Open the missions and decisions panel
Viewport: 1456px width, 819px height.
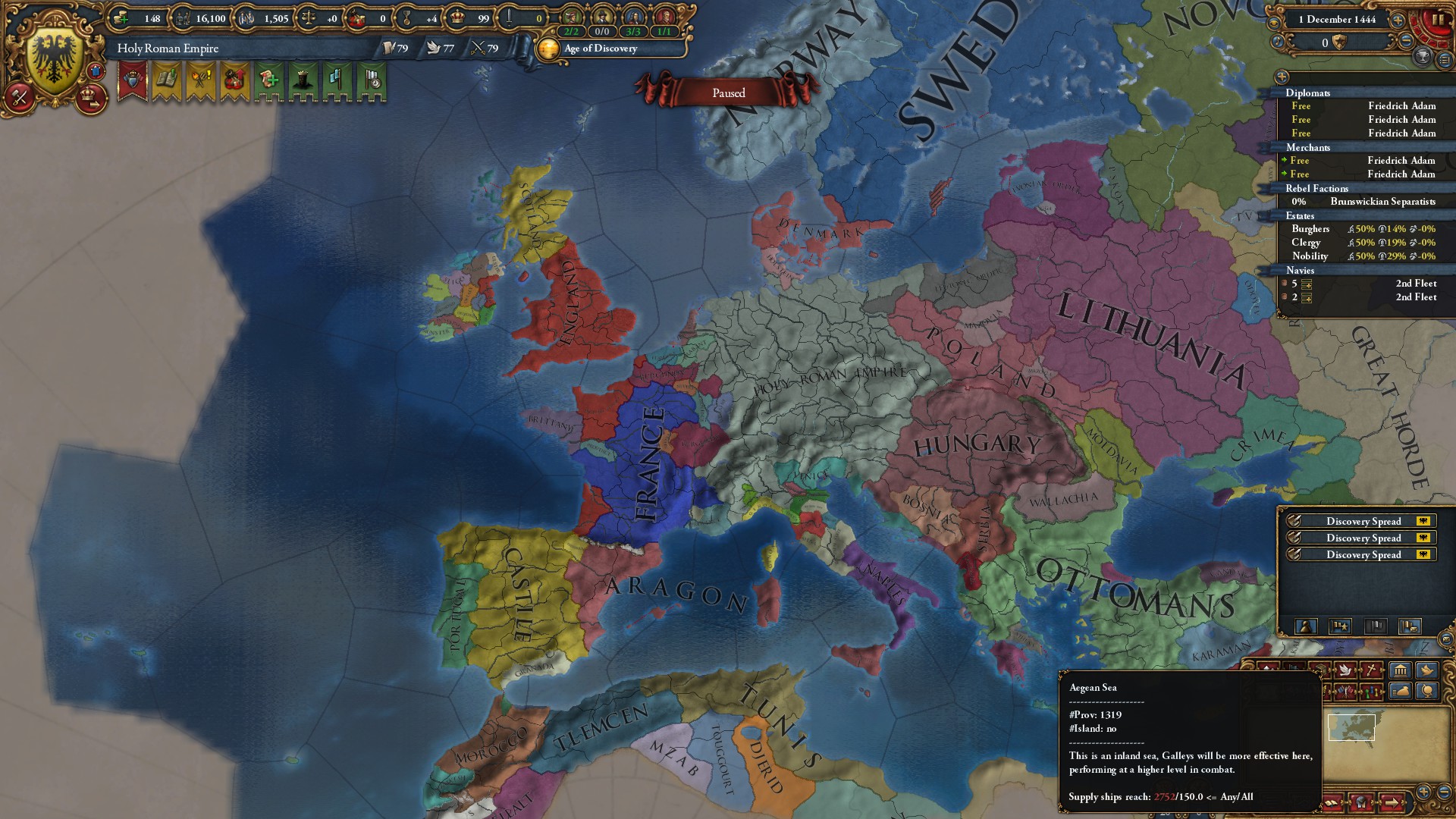200,80
